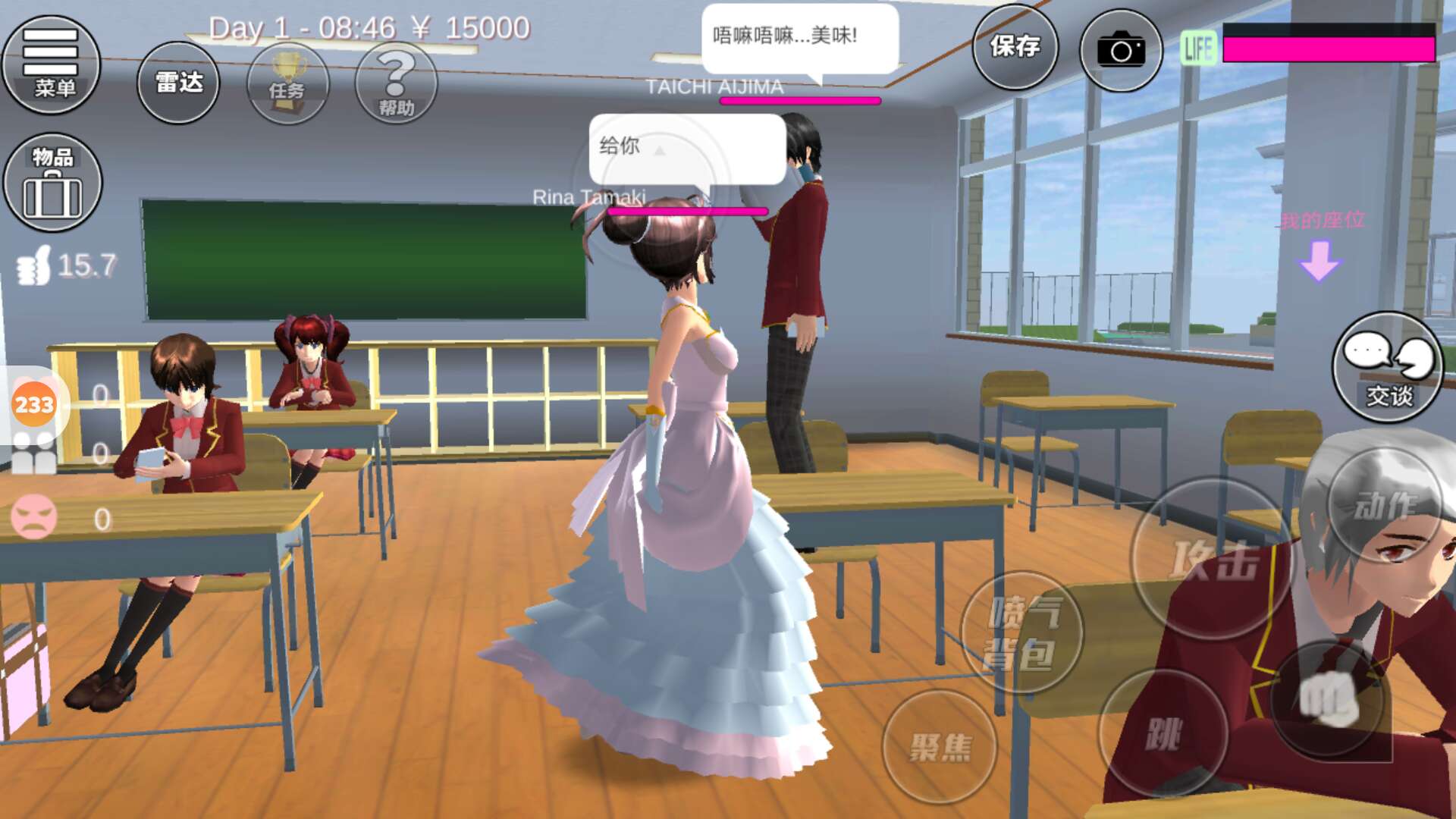Open the 物品 suitcase inventory

(52, 183)
